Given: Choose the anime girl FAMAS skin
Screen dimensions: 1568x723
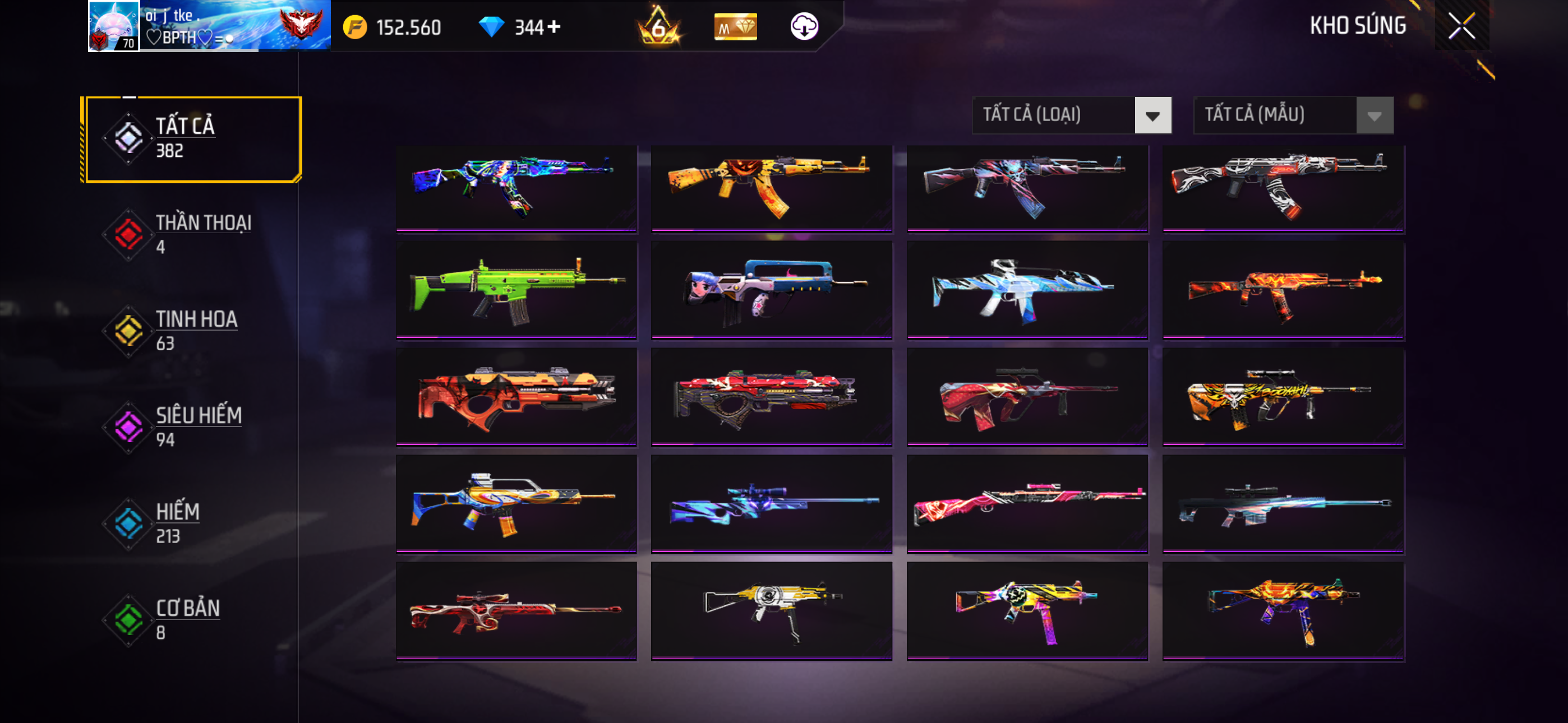Looking at the screenshot, I should click(x=771, y=290).
